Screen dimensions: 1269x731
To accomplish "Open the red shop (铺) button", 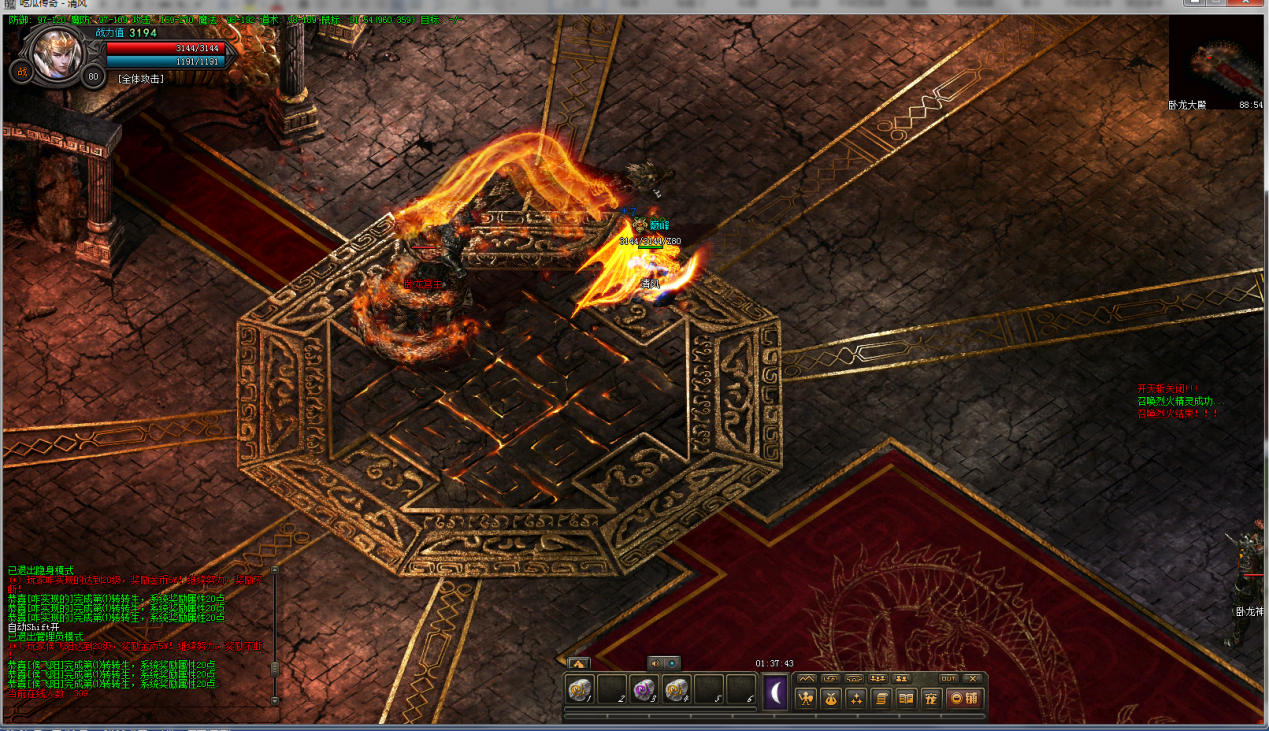I will point(964,699).
